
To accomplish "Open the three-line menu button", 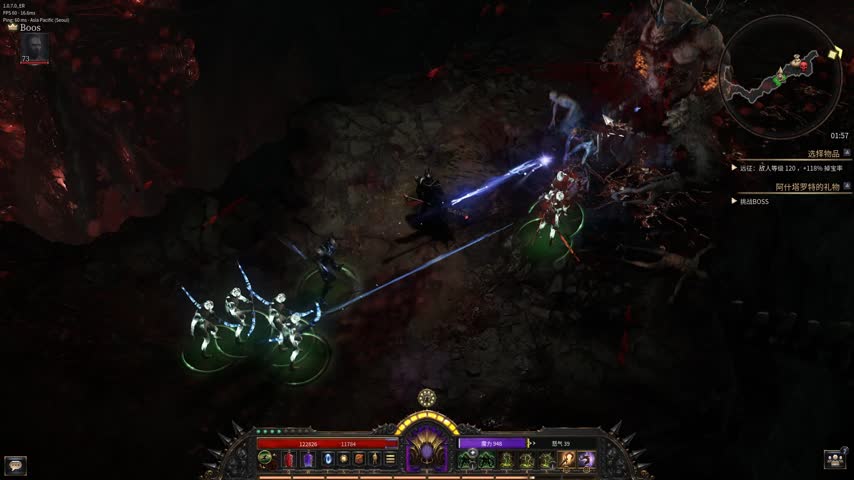I will 390,459.
